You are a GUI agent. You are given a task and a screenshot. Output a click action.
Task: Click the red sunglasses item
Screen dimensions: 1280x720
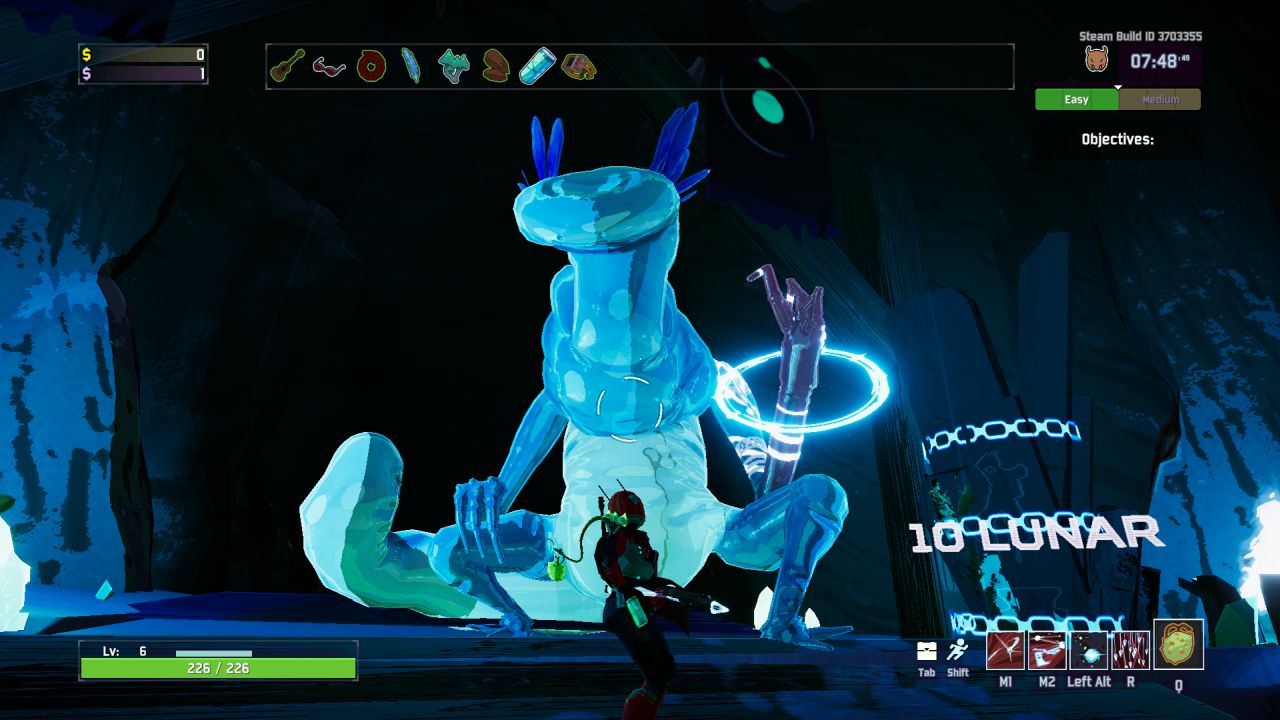point(328,67)
